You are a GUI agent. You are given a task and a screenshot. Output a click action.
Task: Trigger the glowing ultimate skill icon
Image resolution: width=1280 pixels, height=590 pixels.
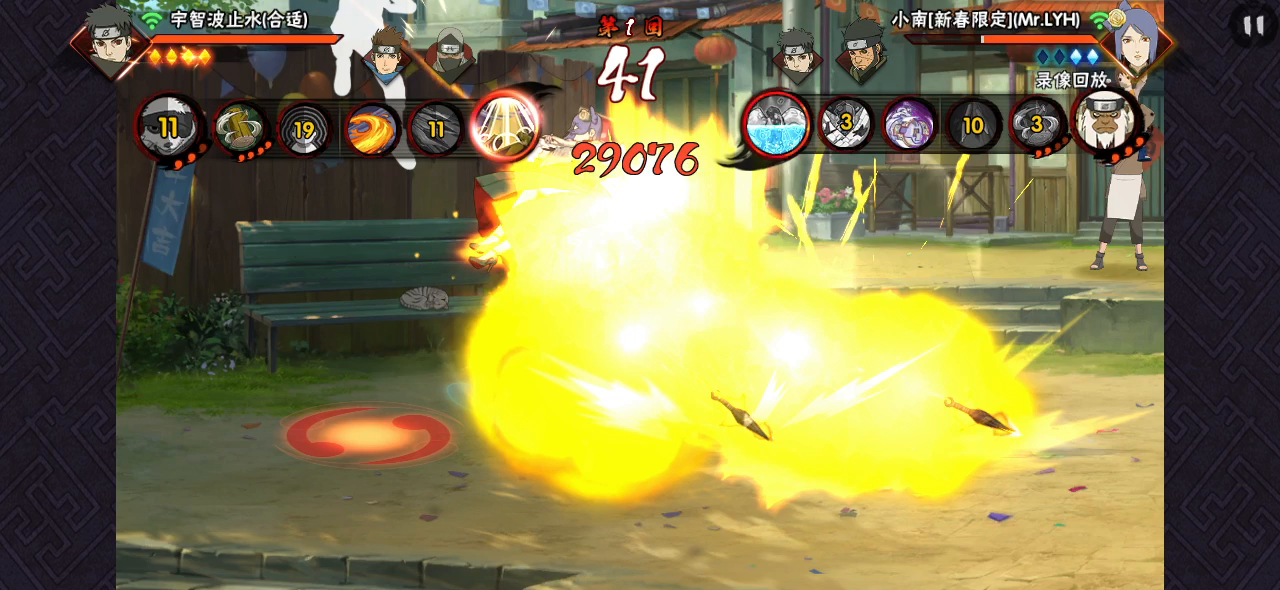505,125
